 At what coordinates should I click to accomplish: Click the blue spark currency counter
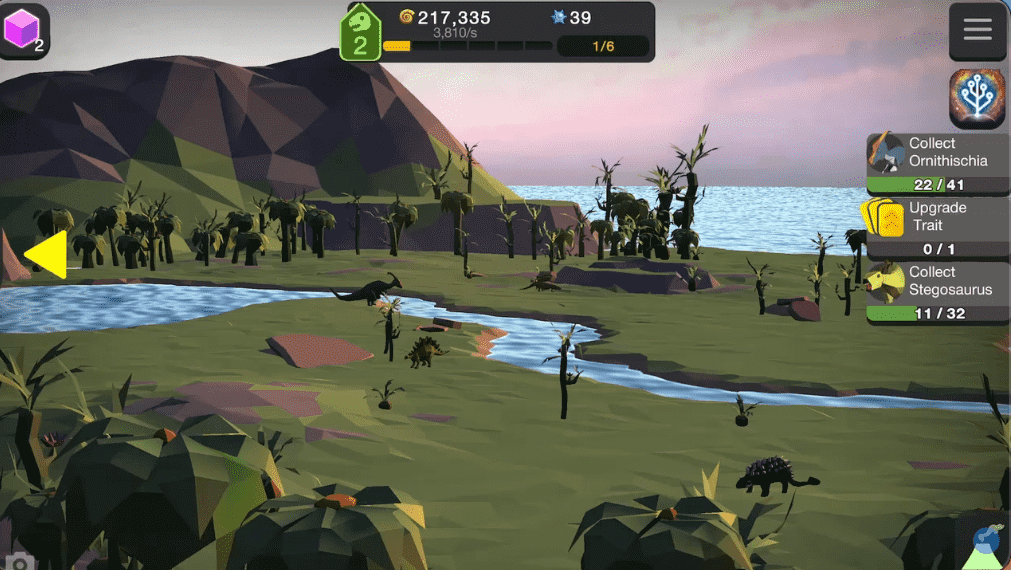click(x=571, y=18)
